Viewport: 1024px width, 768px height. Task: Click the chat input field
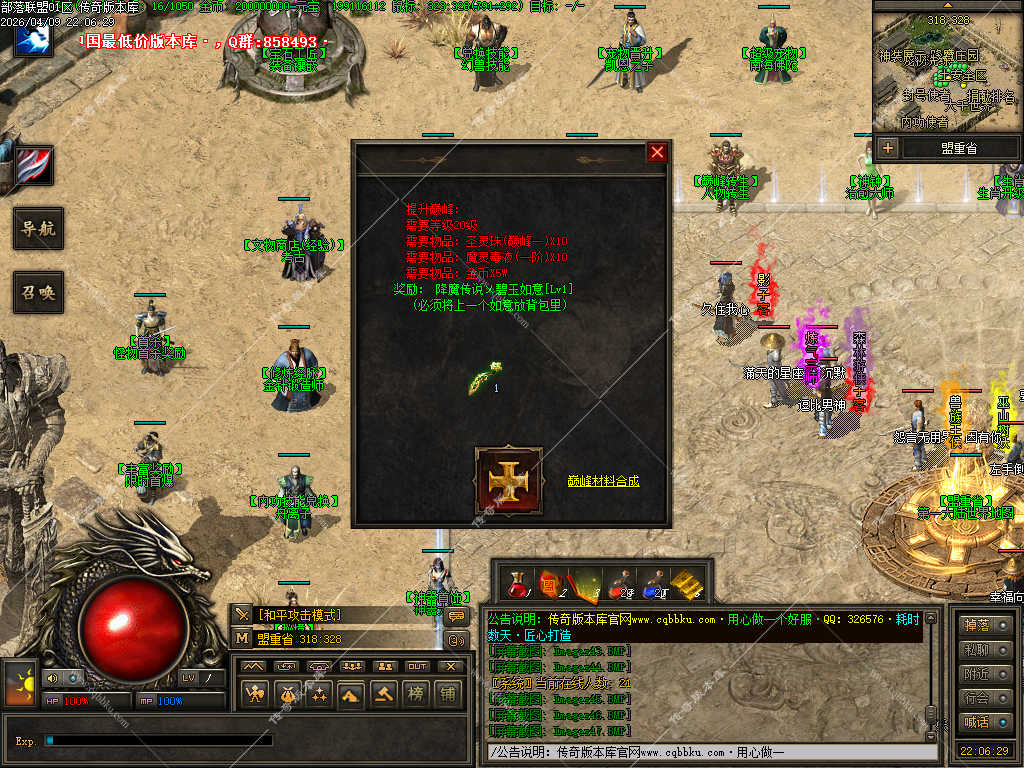[x=710, y=752]
